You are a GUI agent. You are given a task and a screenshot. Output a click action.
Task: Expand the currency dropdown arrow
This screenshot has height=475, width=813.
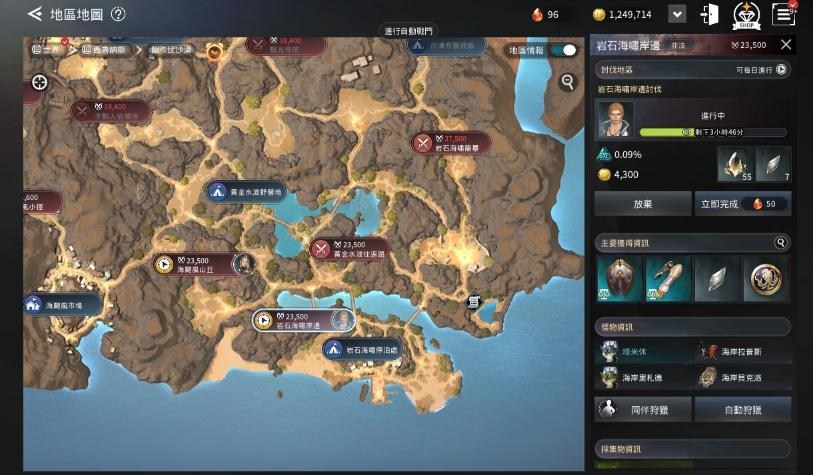677,14
